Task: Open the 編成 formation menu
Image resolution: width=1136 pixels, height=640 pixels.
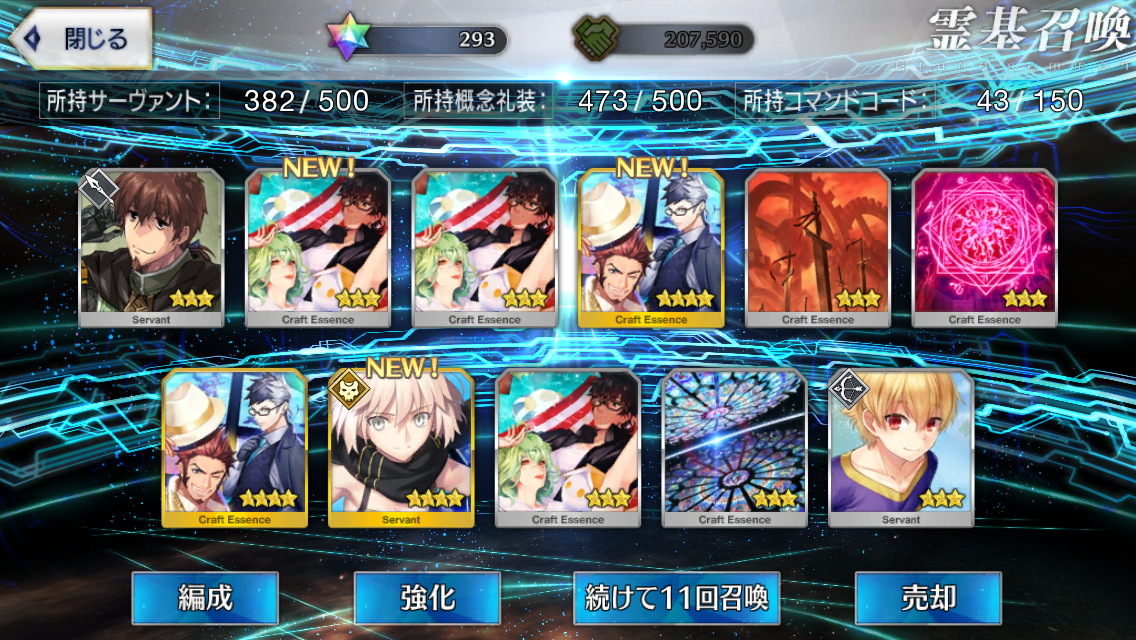Action: tap(205, 598)
